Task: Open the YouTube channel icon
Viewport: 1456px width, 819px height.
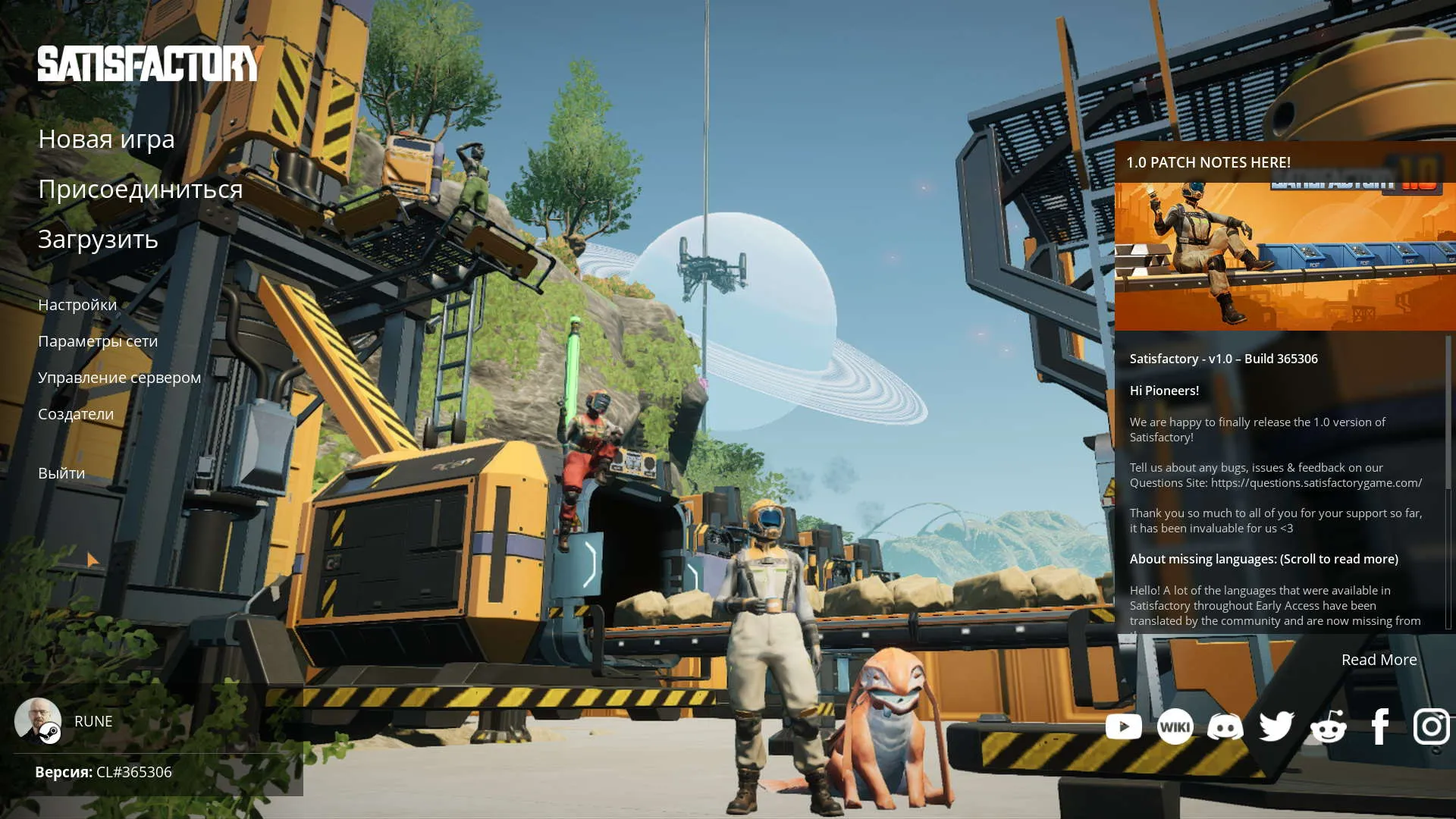Action: click(1123, 726)
